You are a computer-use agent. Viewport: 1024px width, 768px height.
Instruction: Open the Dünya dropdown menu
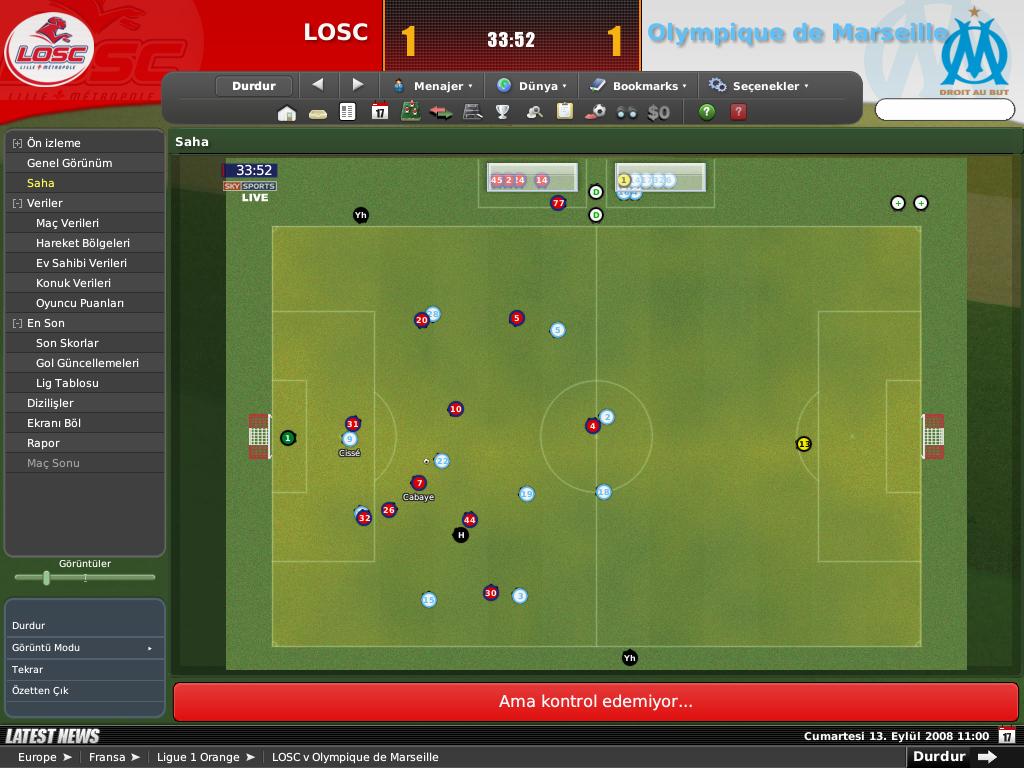[531, 86]
